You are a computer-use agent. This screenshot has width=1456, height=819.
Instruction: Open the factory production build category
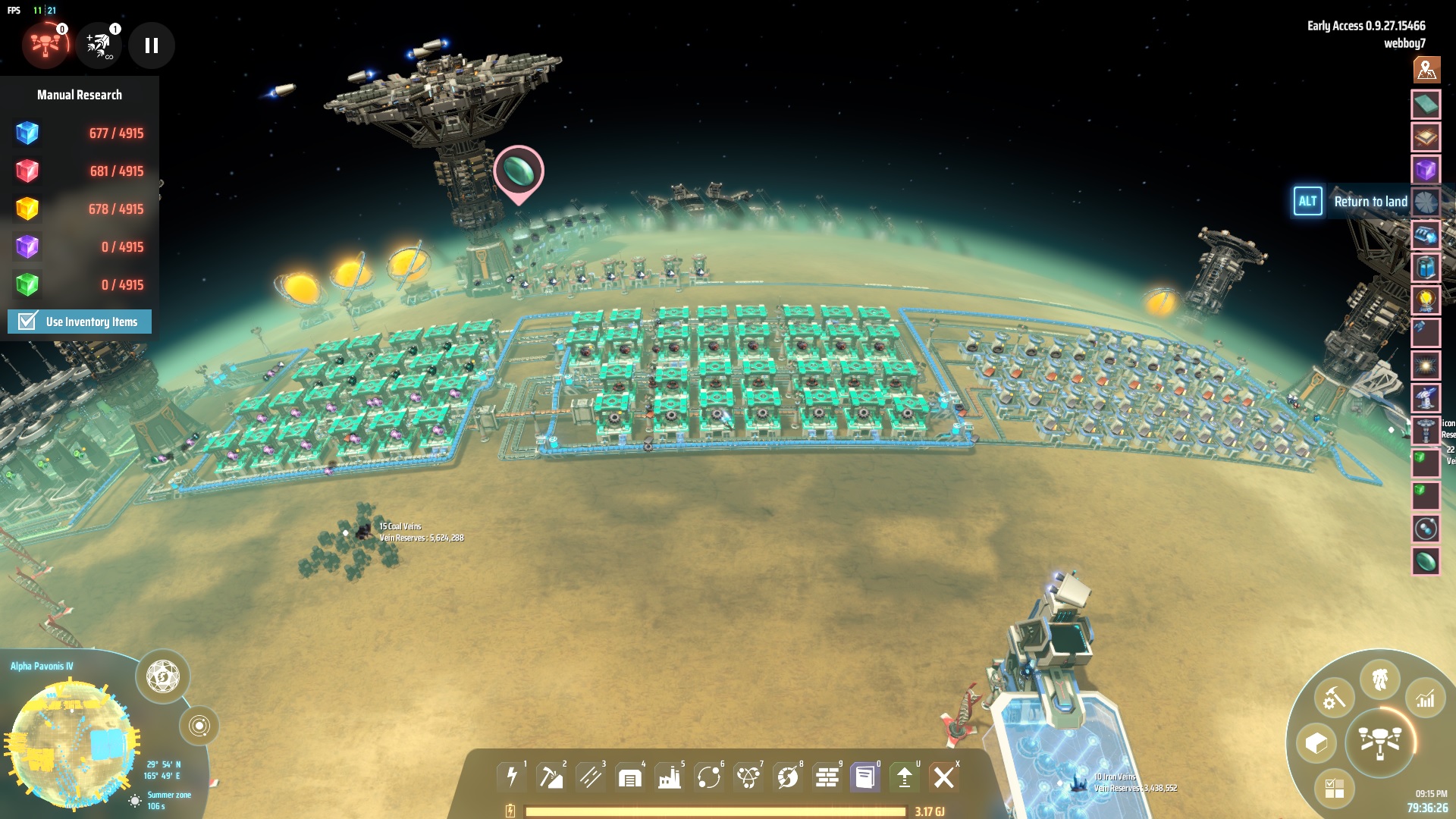tap(669, 777)
